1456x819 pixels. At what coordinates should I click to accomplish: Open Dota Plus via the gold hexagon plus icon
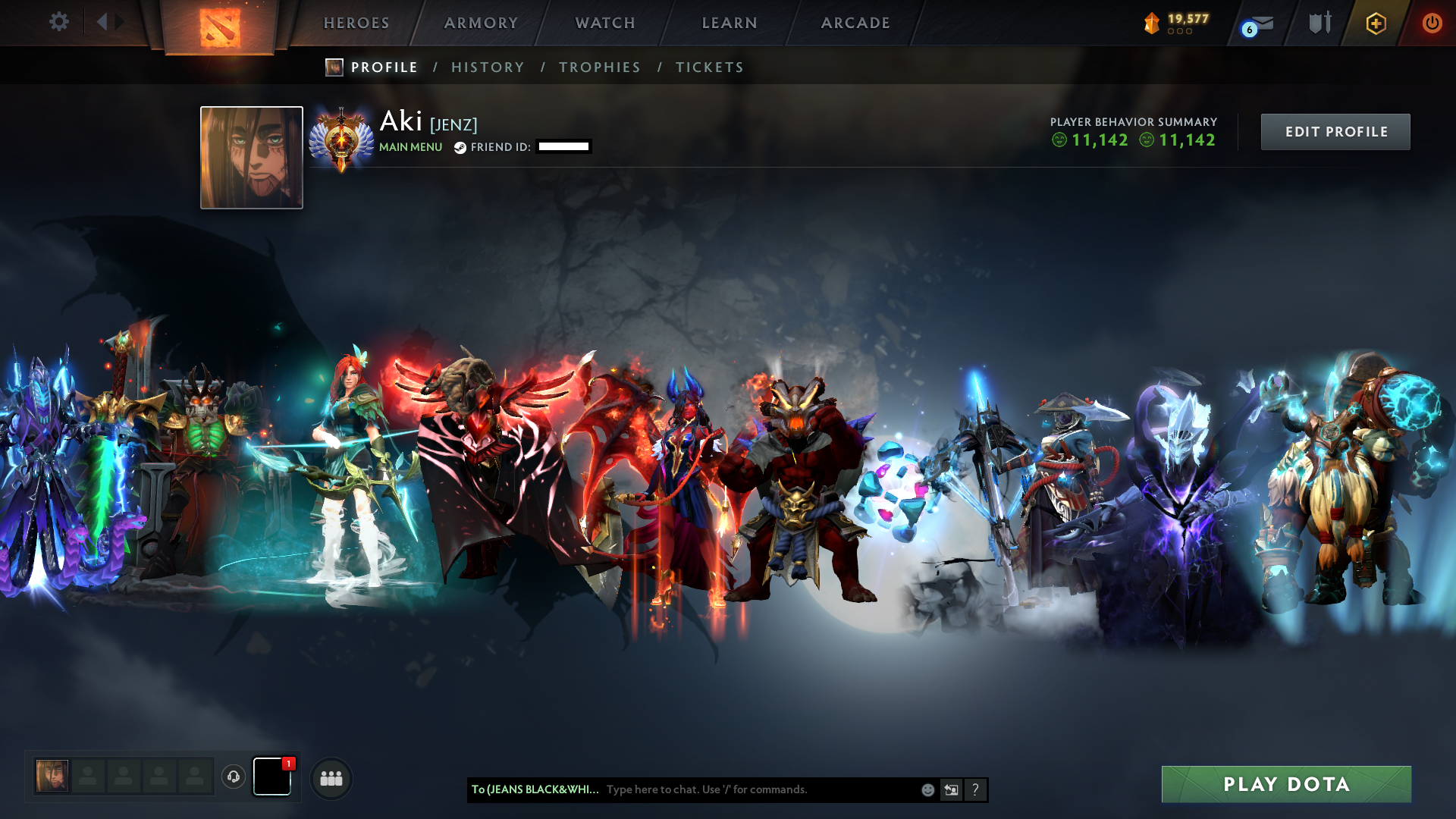(1376, 23)
